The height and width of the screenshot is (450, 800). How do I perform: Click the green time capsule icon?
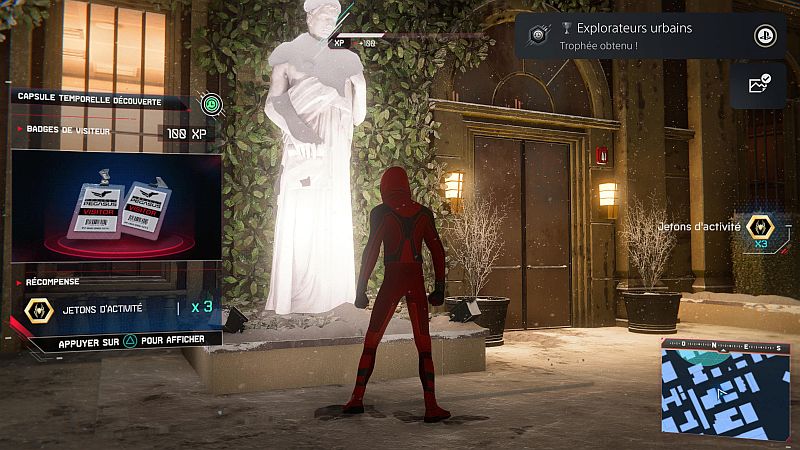210,103
